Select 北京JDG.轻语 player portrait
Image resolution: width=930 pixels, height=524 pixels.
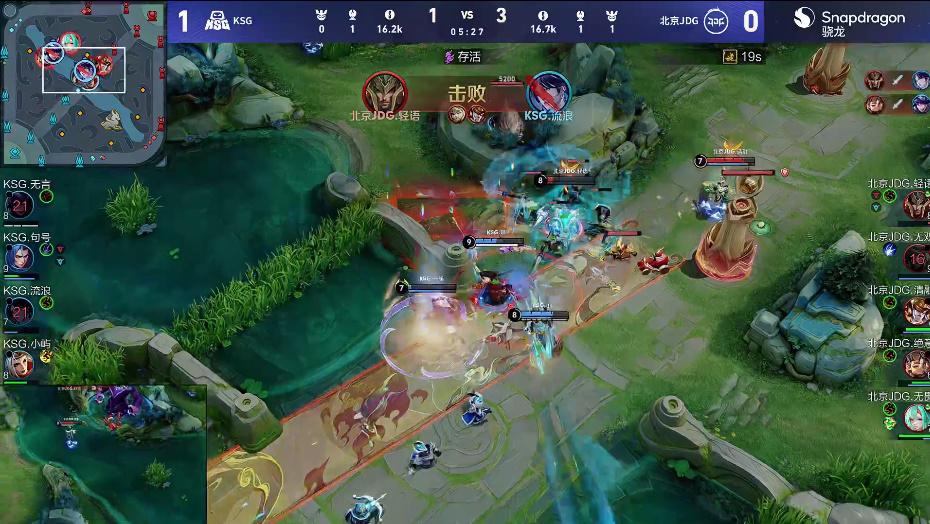point(915,205)
